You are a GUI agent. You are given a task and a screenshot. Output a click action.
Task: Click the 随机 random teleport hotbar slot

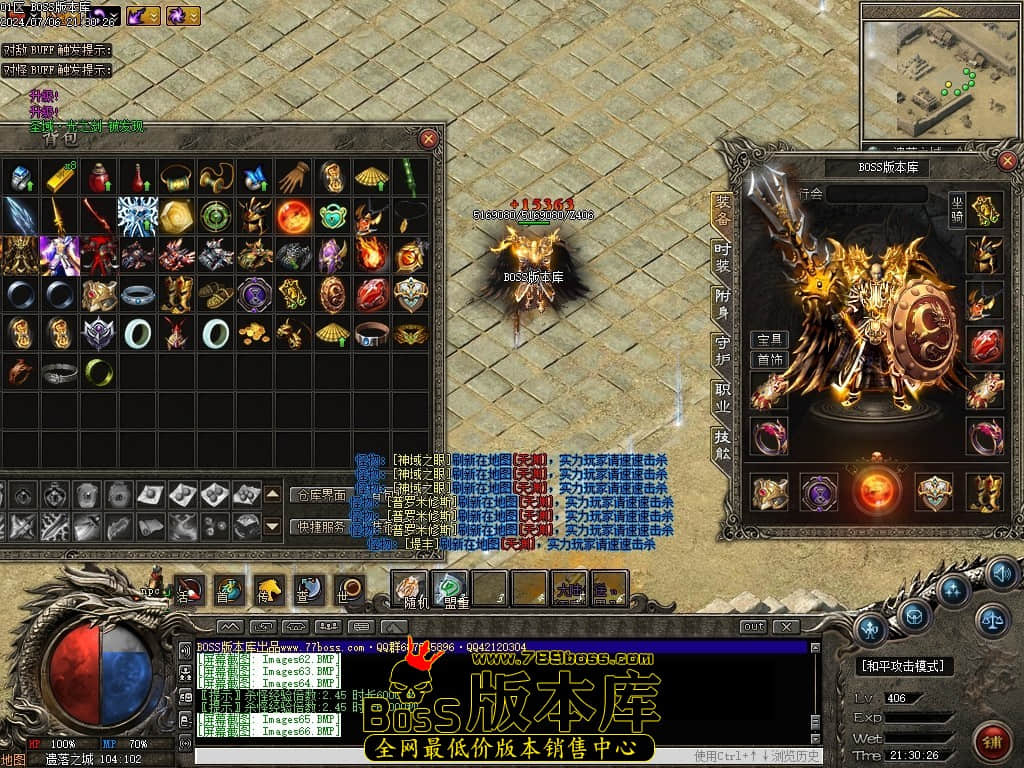pos(408,589)
